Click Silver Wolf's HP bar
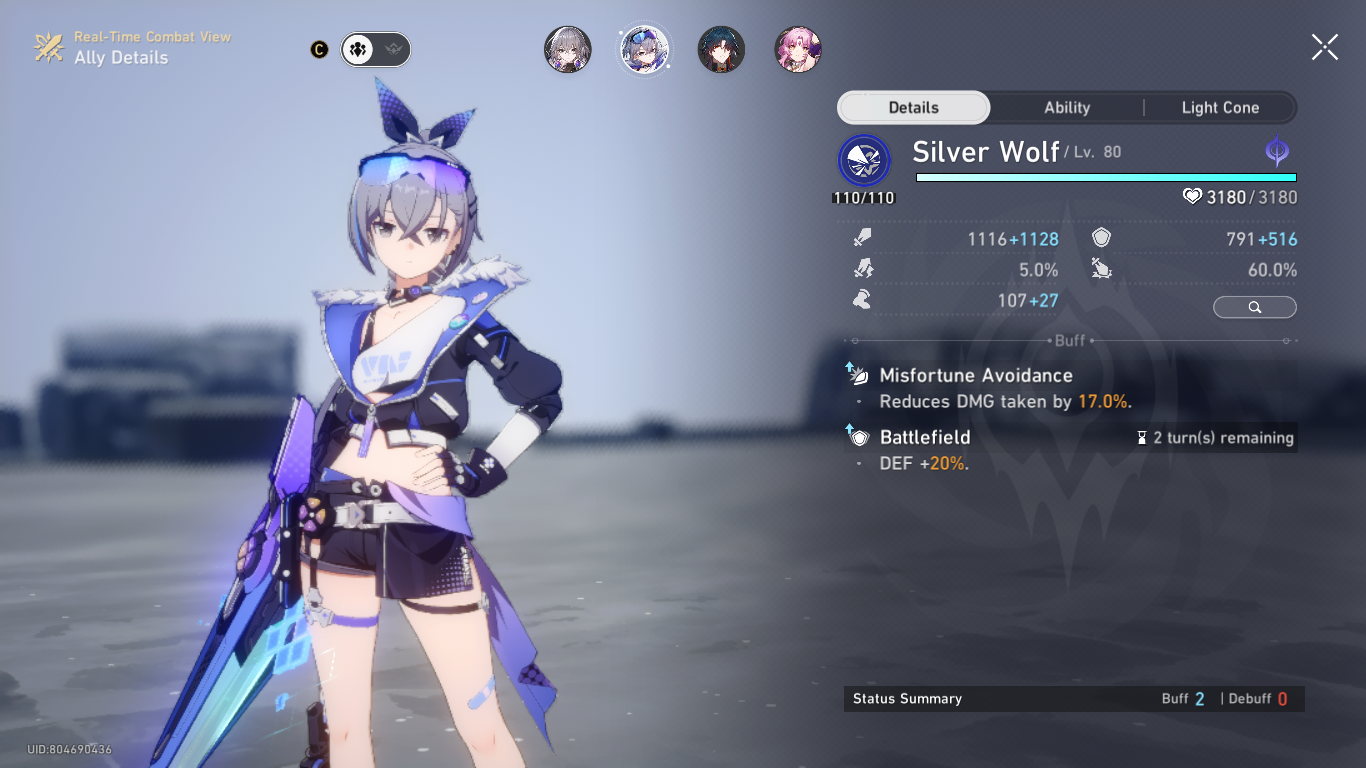Screen dimensions: 1366x768 (1105, 177)
